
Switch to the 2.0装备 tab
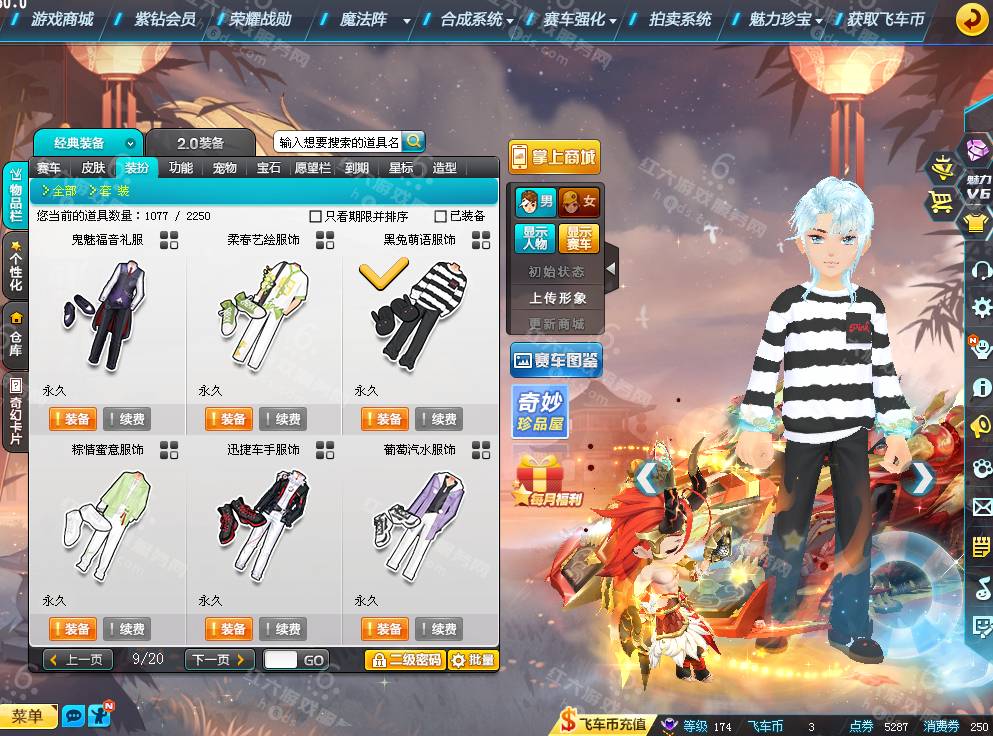click(x=201, y=144)
